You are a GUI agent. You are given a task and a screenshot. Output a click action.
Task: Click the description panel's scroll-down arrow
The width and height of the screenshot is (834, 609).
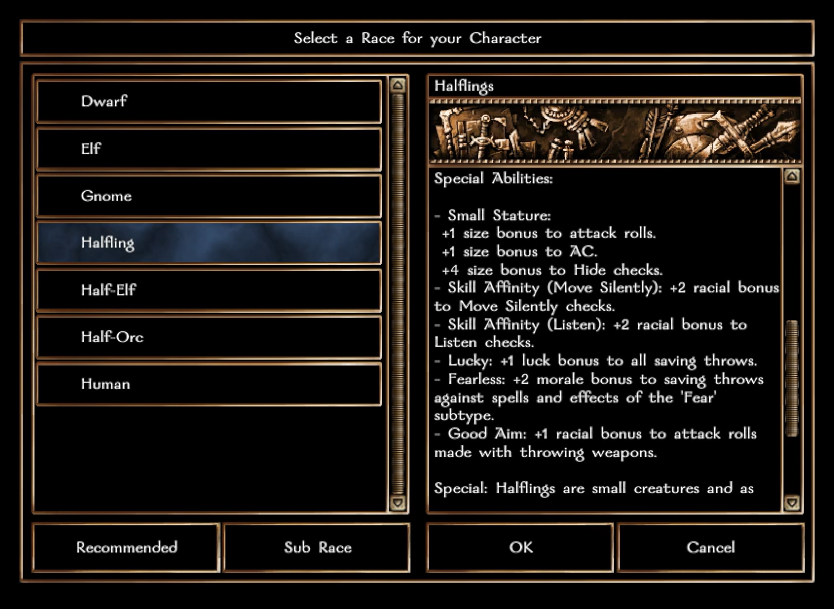click(792, 503)
